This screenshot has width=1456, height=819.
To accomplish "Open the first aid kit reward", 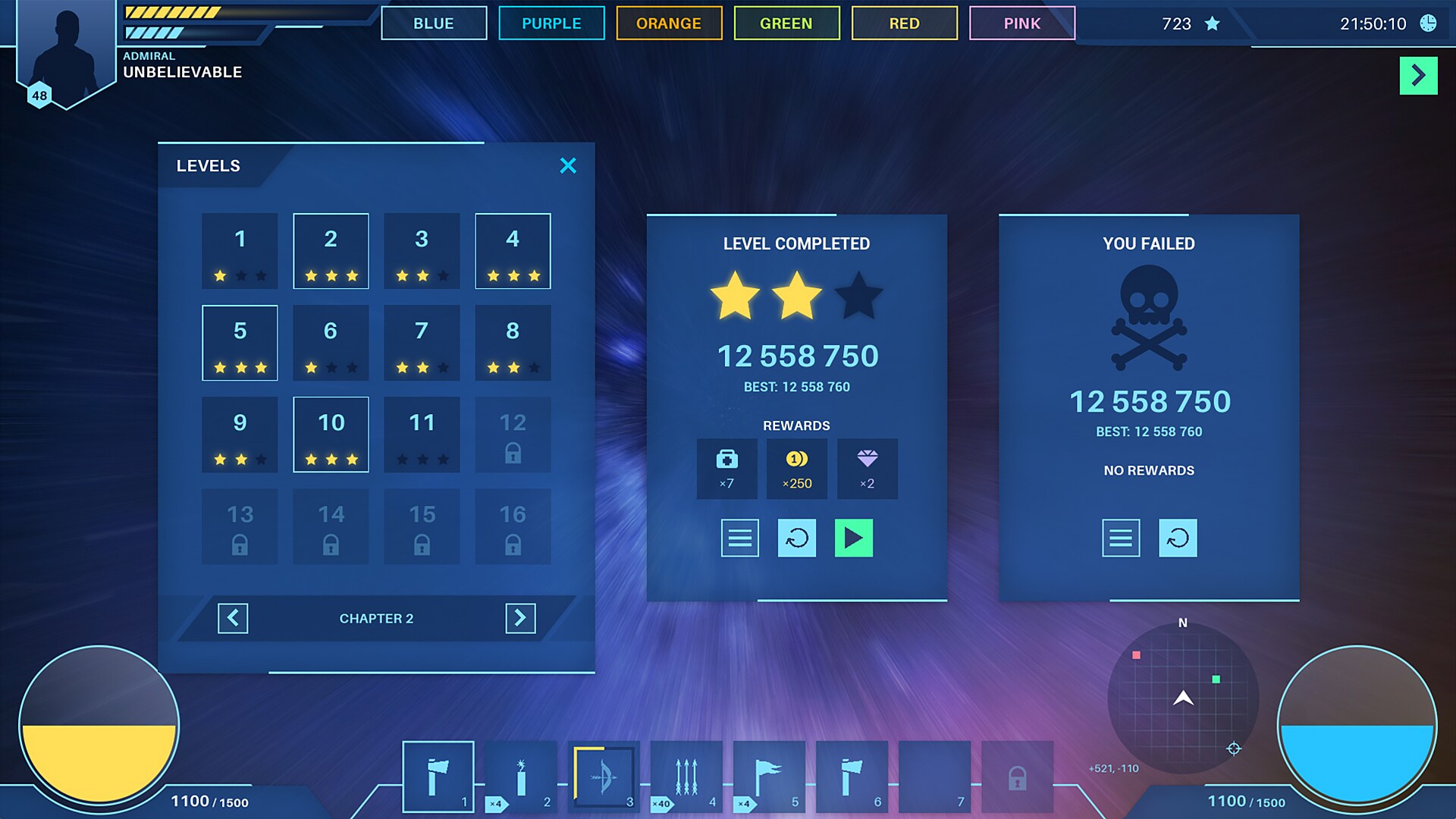I will (x=726, y=468).
